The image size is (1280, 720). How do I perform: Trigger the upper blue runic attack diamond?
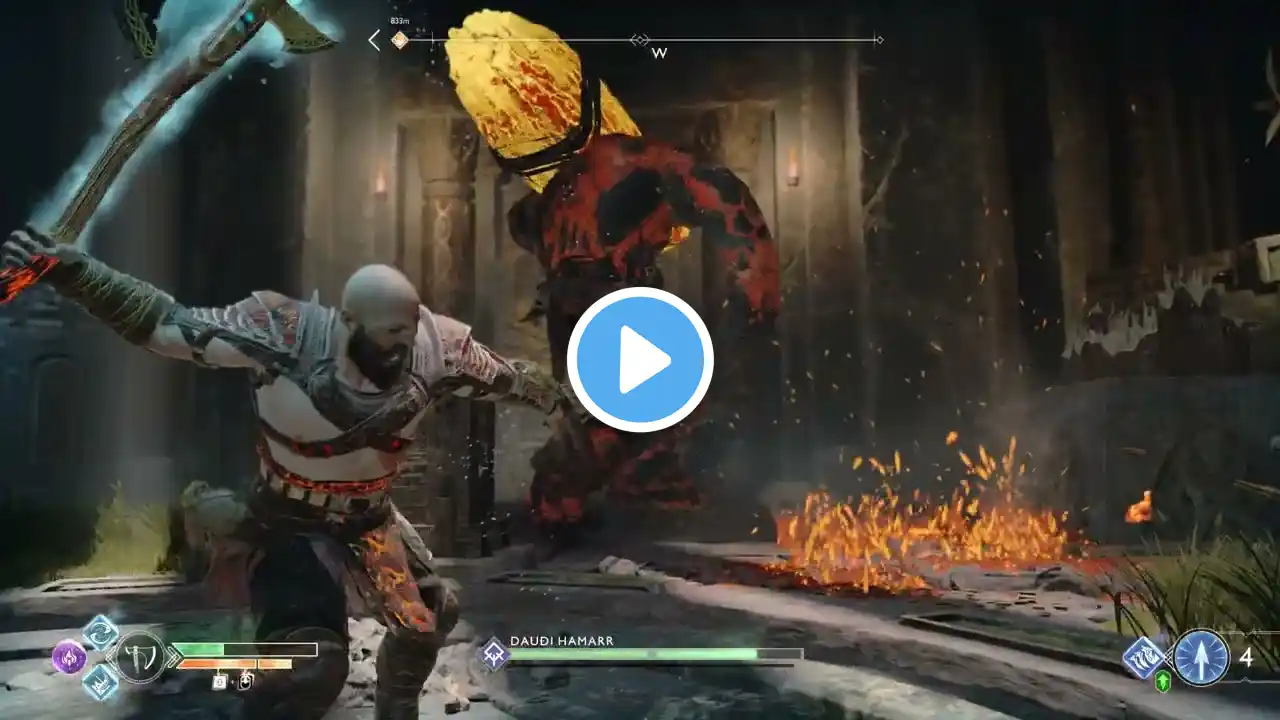100,632
